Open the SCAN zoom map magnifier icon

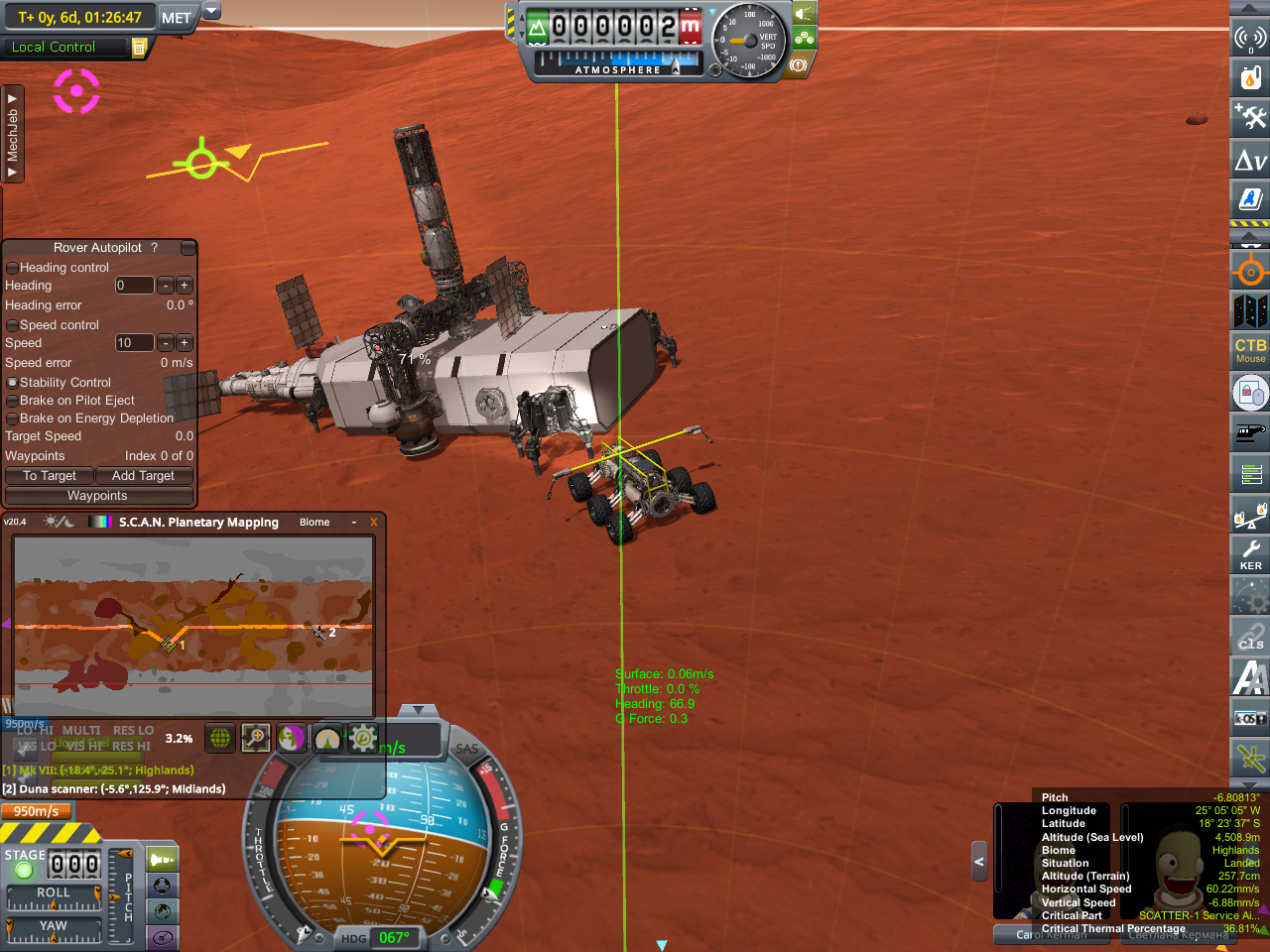click(x=255, y=738)
